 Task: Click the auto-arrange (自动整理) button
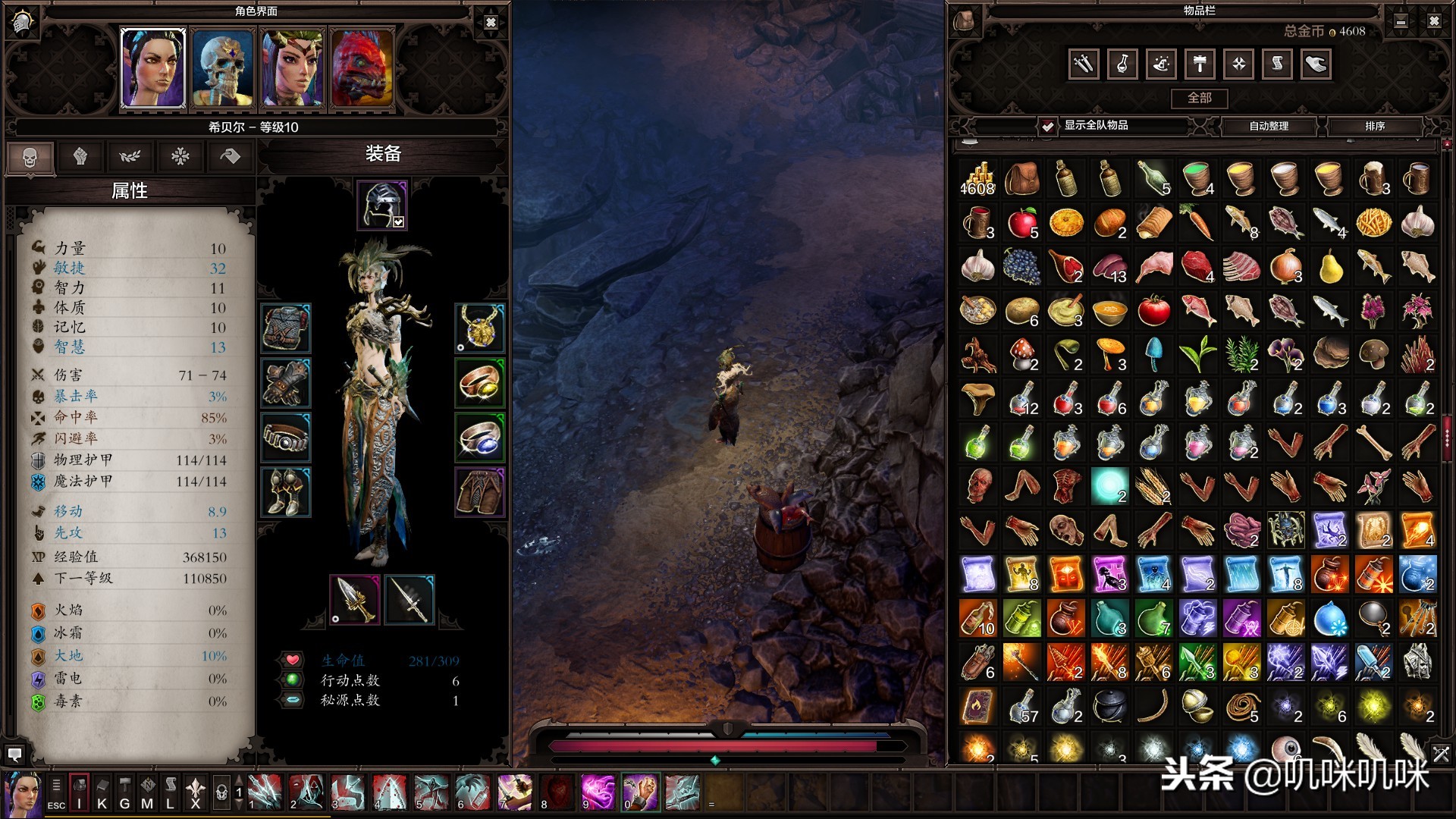click(x=1269, y=126)
